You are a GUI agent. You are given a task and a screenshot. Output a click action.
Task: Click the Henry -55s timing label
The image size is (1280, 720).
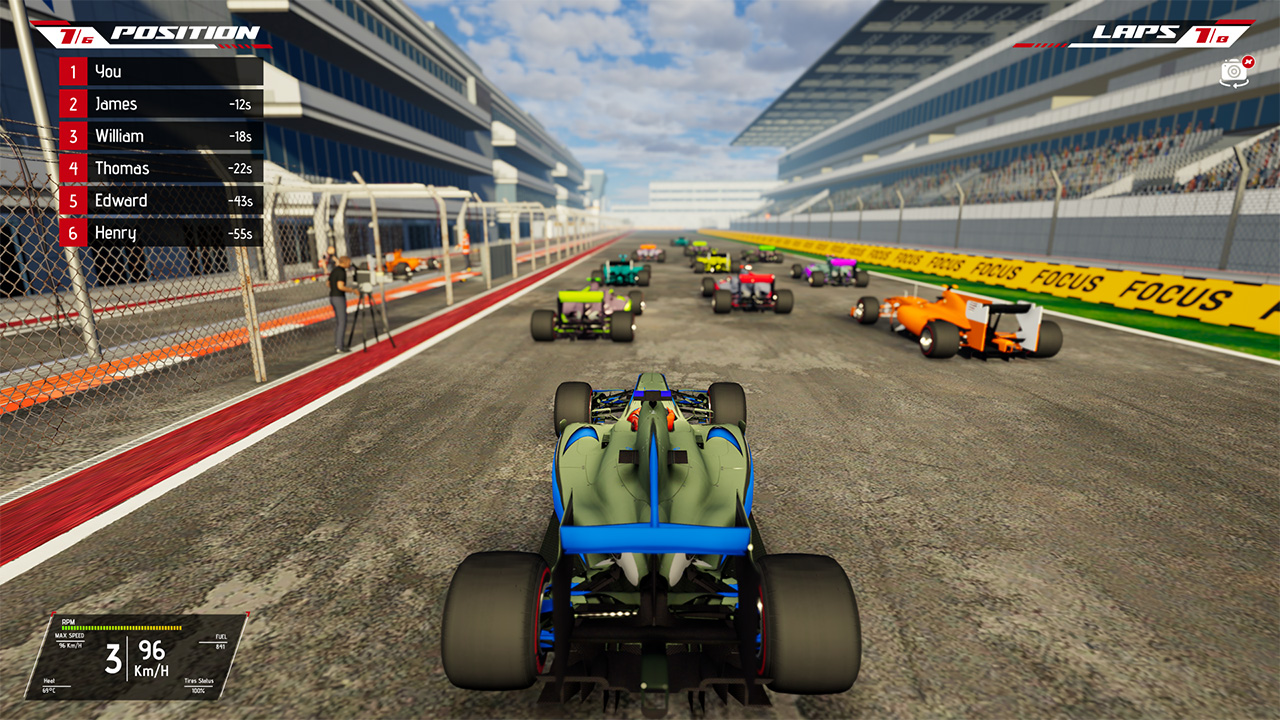pos(239,232)
